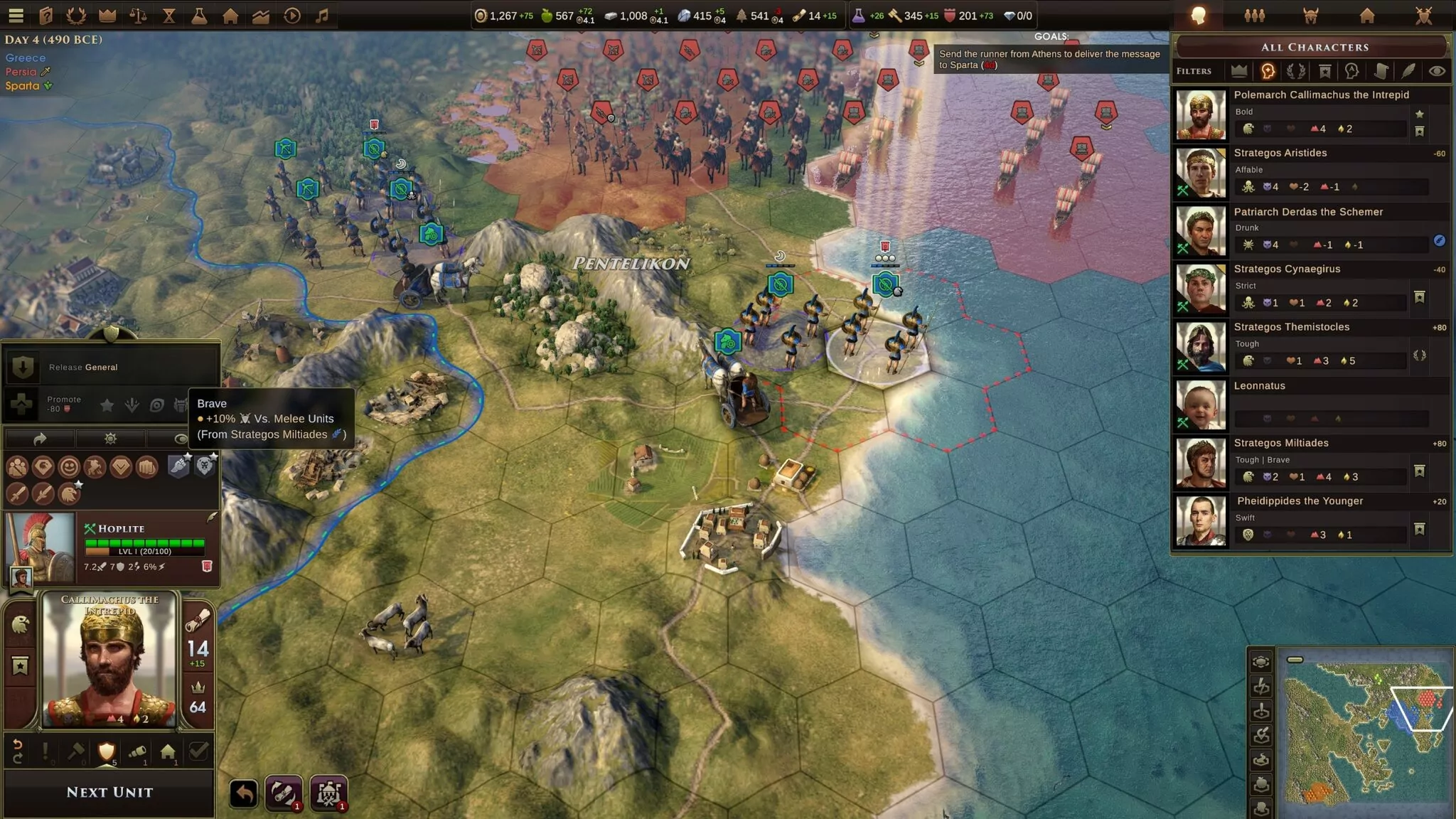Click Callimachus the Intrepid leader portrait
The height and width of the screenshot is (819, 1456).
click(x=109, y=659)
